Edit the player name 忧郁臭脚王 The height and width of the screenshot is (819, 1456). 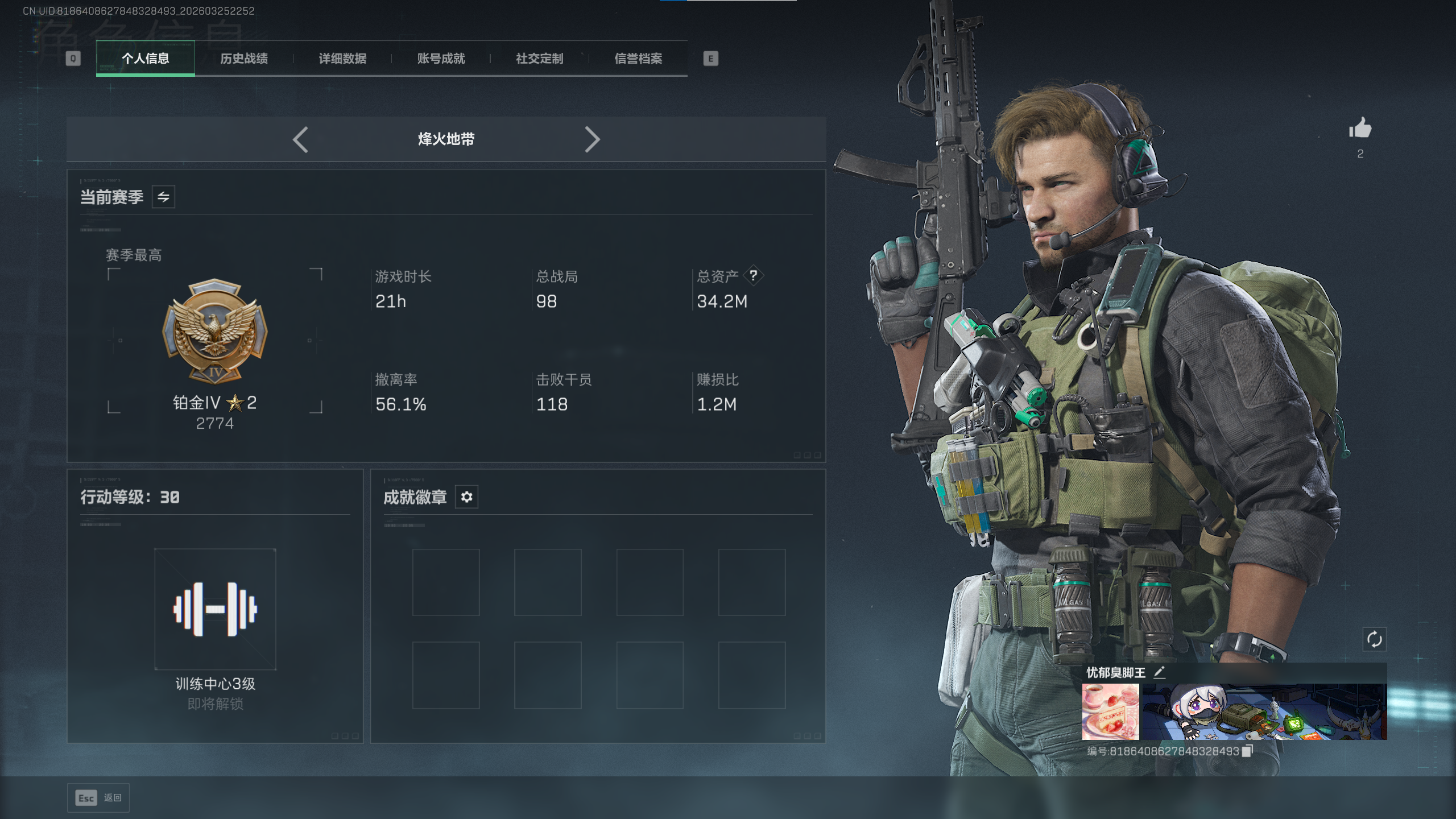coord(1160,672)
